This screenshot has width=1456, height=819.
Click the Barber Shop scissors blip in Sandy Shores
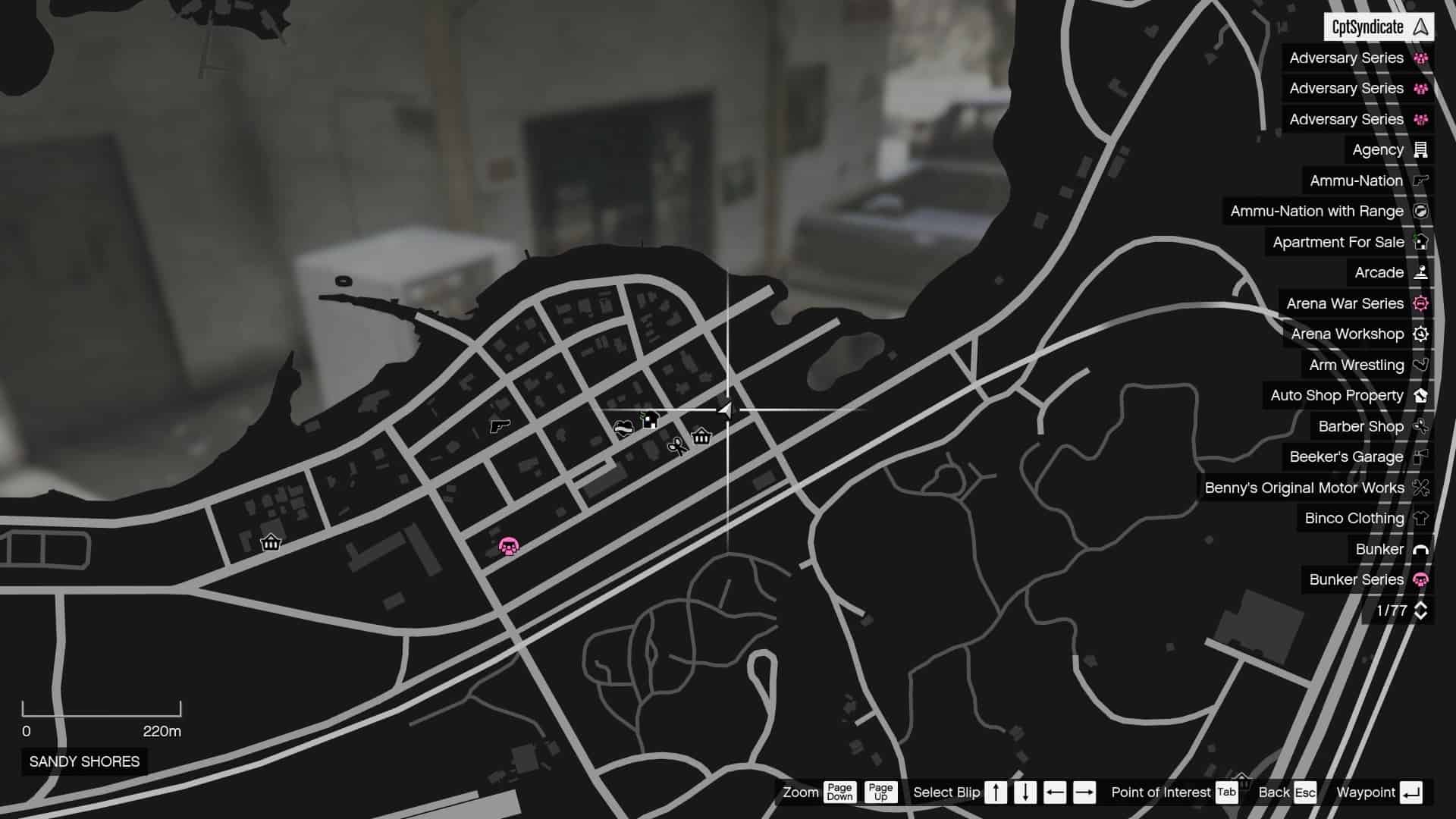coord(677,447)
